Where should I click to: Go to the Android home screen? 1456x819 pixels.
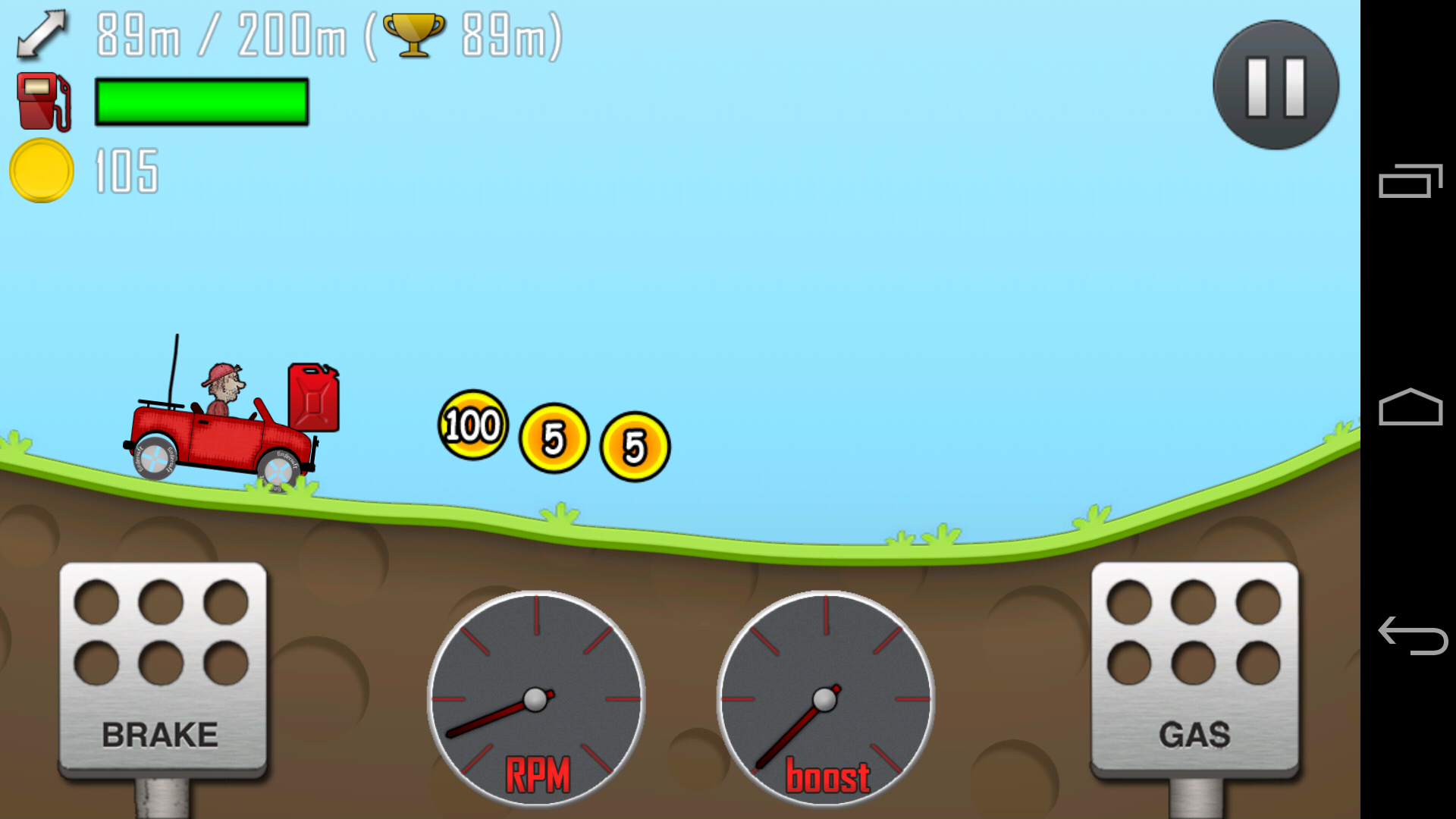click(x=1410, y=407)
